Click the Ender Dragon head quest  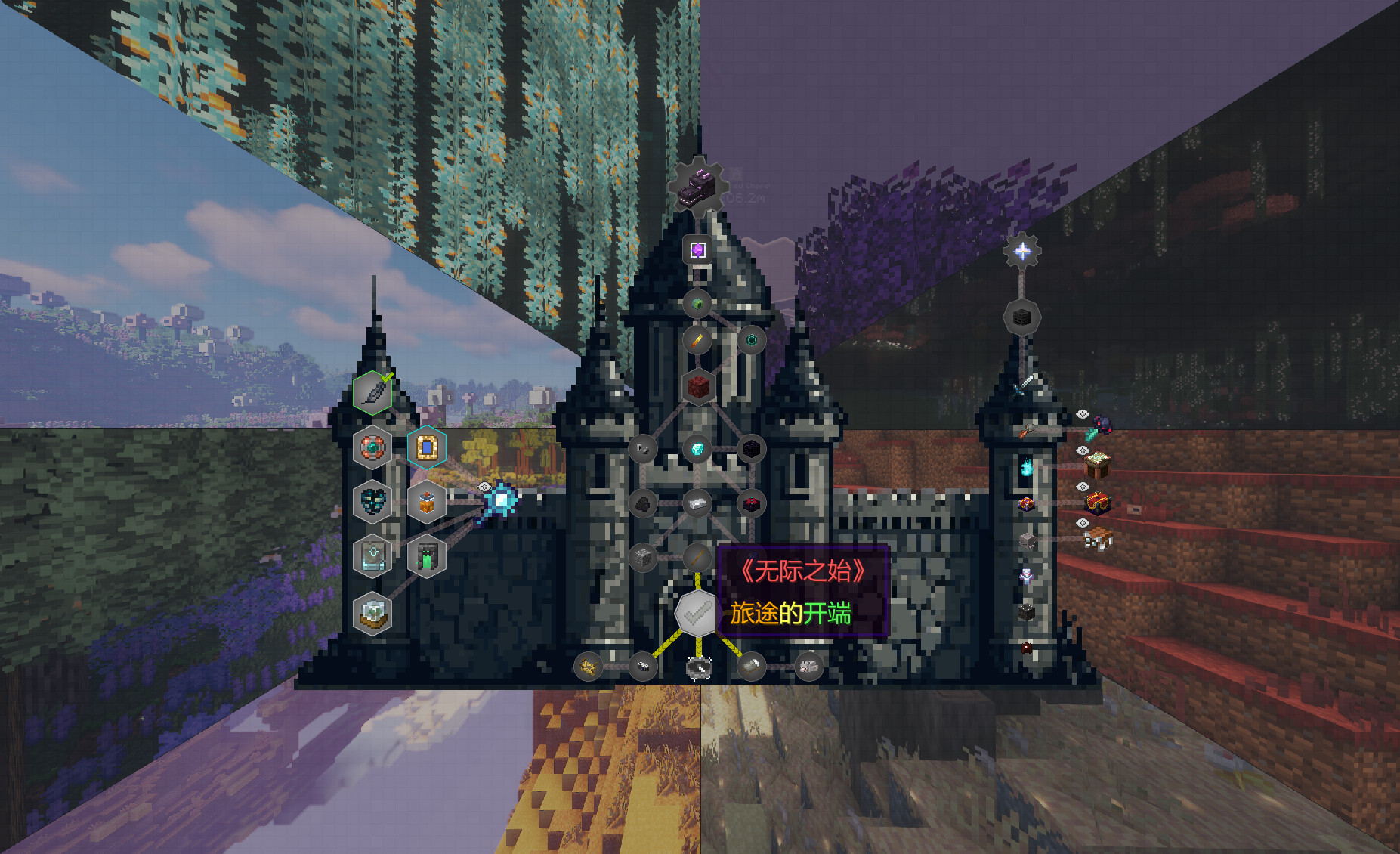pos(697,186)
